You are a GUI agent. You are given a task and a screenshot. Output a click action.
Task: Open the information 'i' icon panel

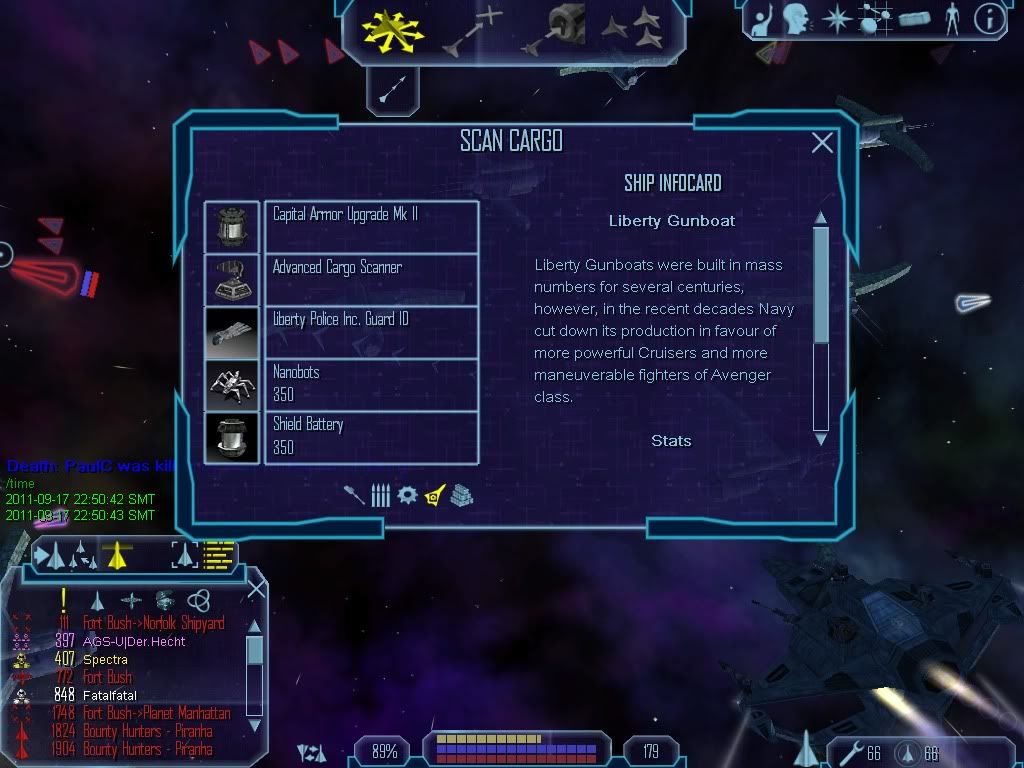click(x=988, y=19)
